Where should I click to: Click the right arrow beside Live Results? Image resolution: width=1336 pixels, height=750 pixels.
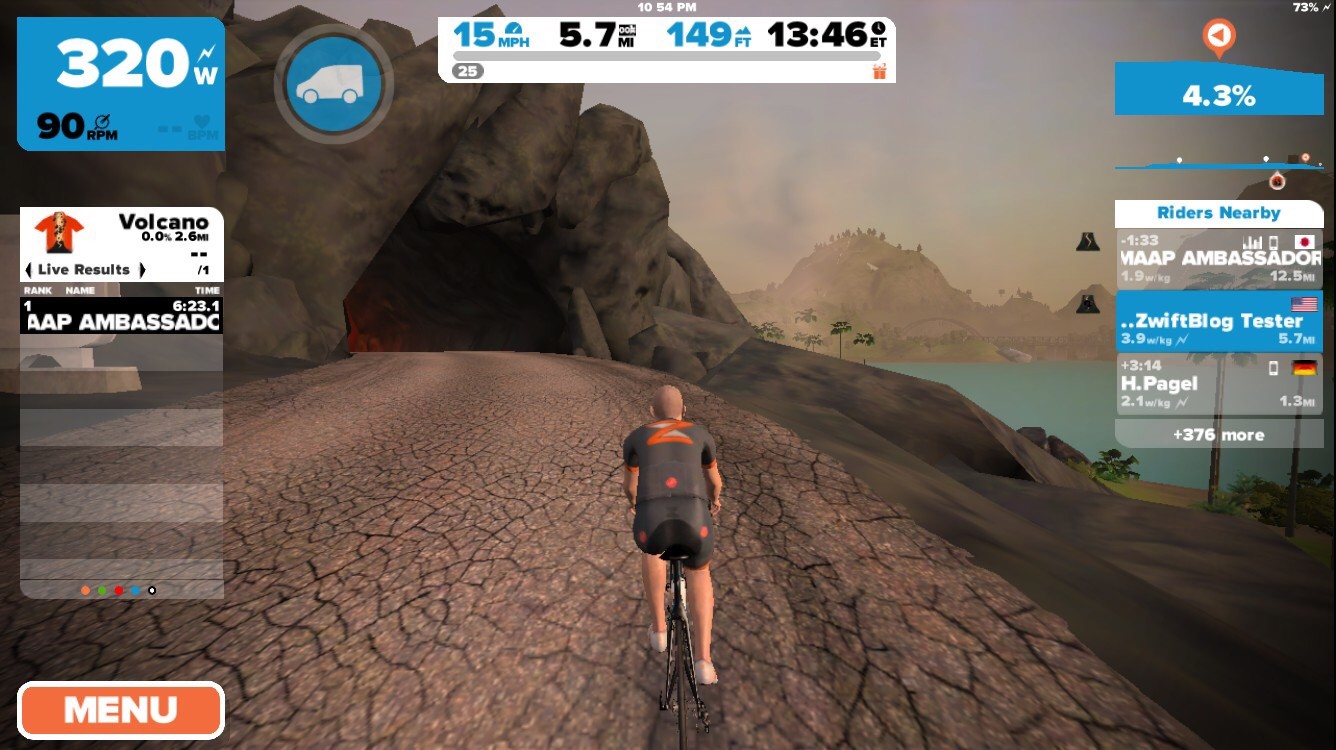click(142, 270)
